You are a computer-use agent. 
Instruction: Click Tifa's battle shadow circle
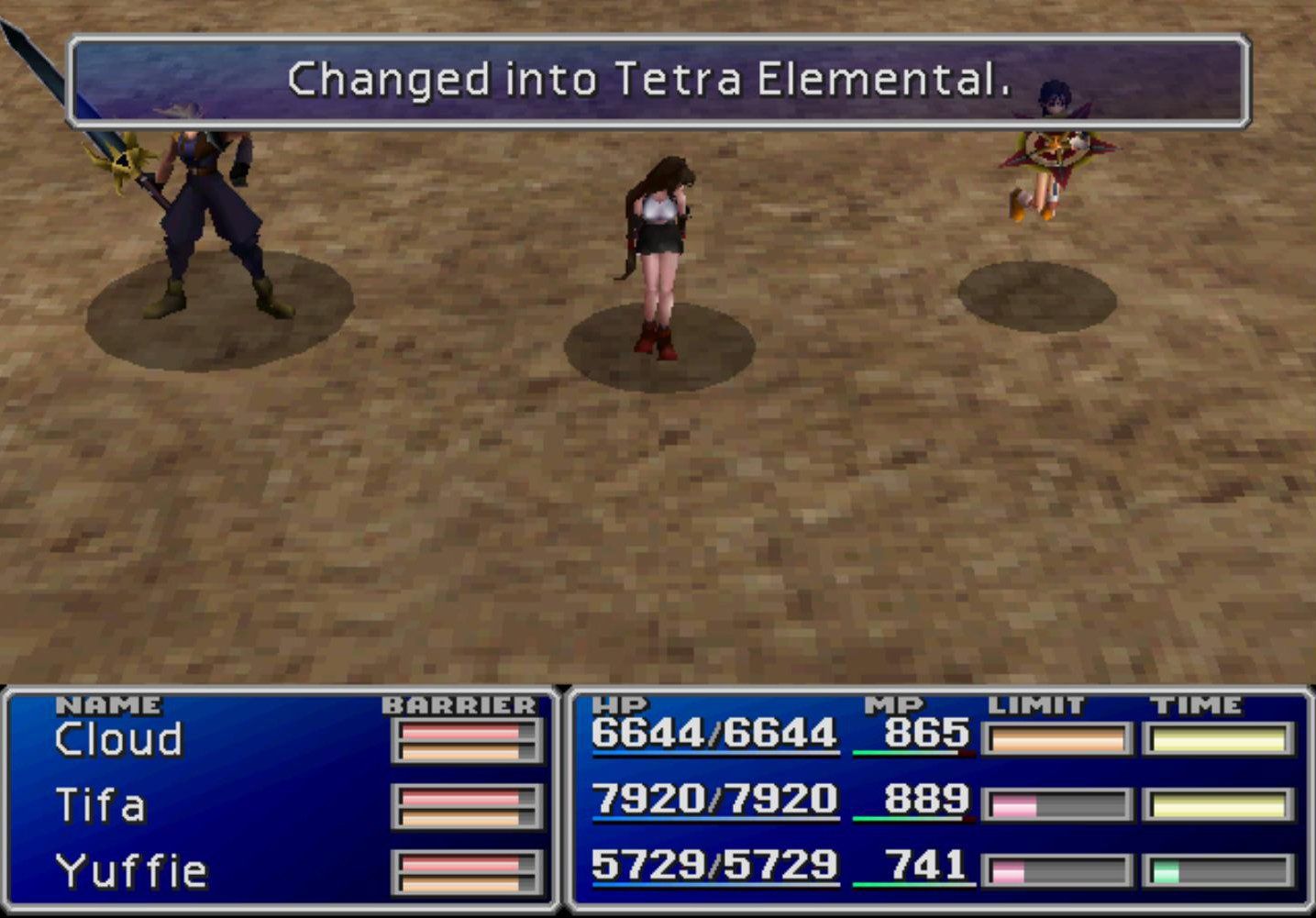click(x=660, y=344)
